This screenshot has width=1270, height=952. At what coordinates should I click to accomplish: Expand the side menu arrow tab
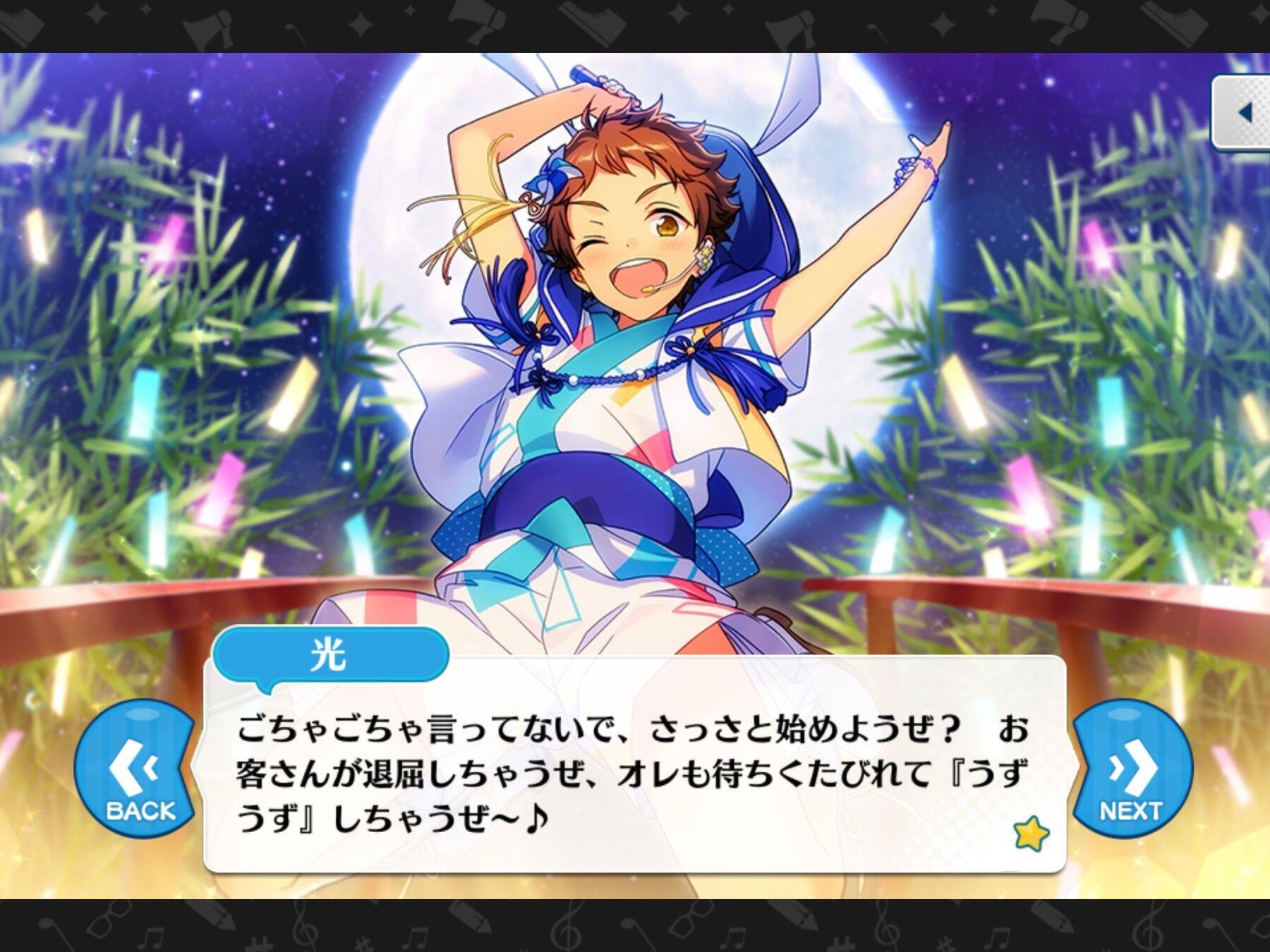(x=1243, y=111)
